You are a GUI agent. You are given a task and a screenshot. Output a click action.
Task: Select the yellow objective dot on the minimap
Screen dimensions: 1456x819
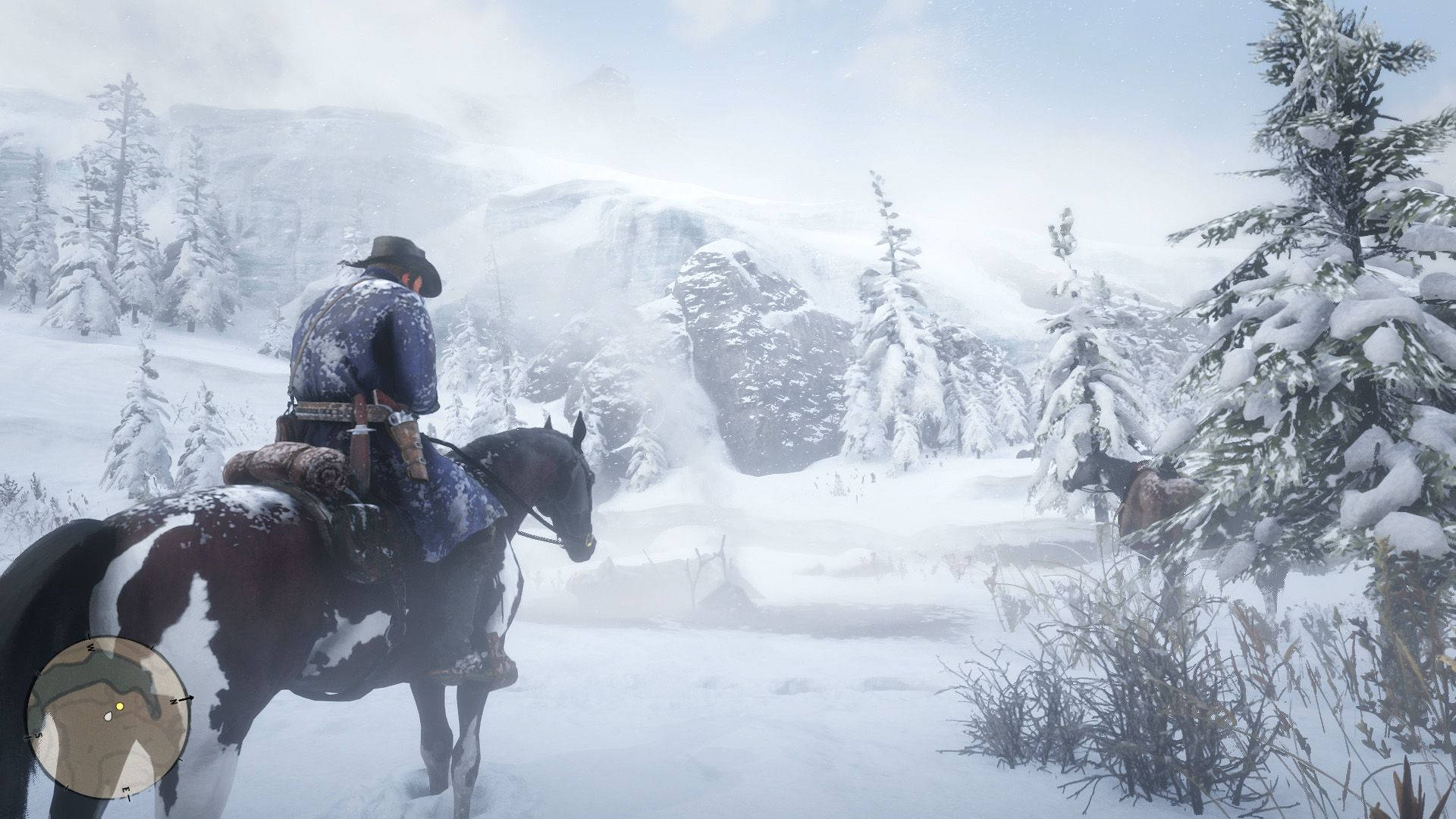120,707
